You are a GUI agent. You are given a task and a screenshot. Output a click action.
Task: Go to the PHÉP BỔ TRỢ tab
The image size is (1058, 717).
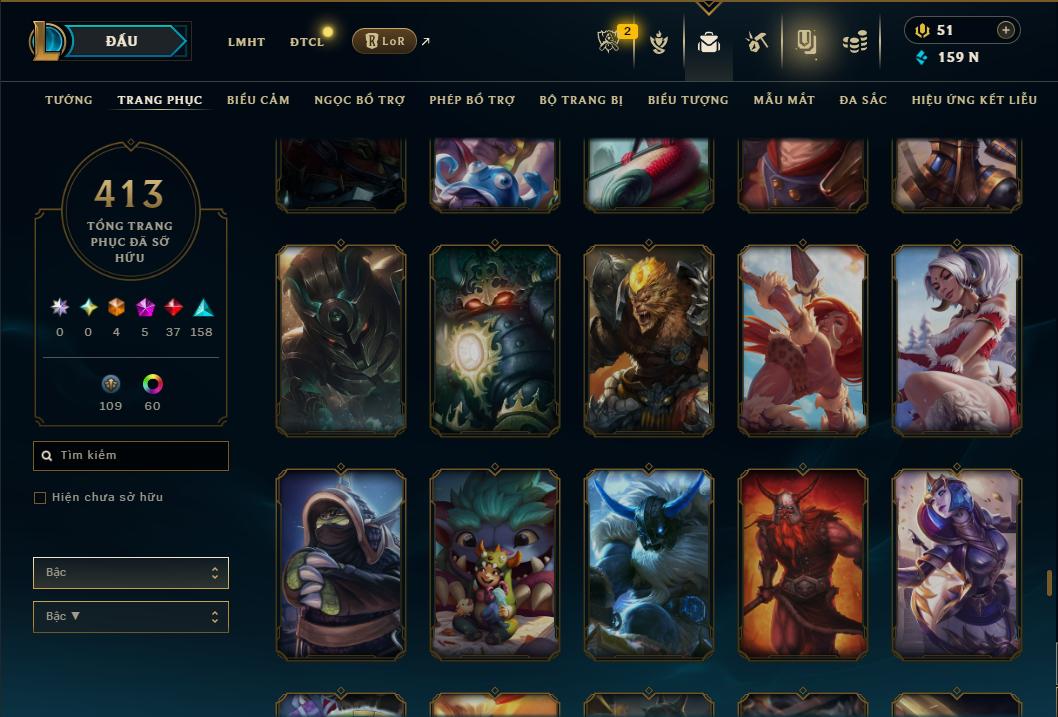tap(472, 100)
